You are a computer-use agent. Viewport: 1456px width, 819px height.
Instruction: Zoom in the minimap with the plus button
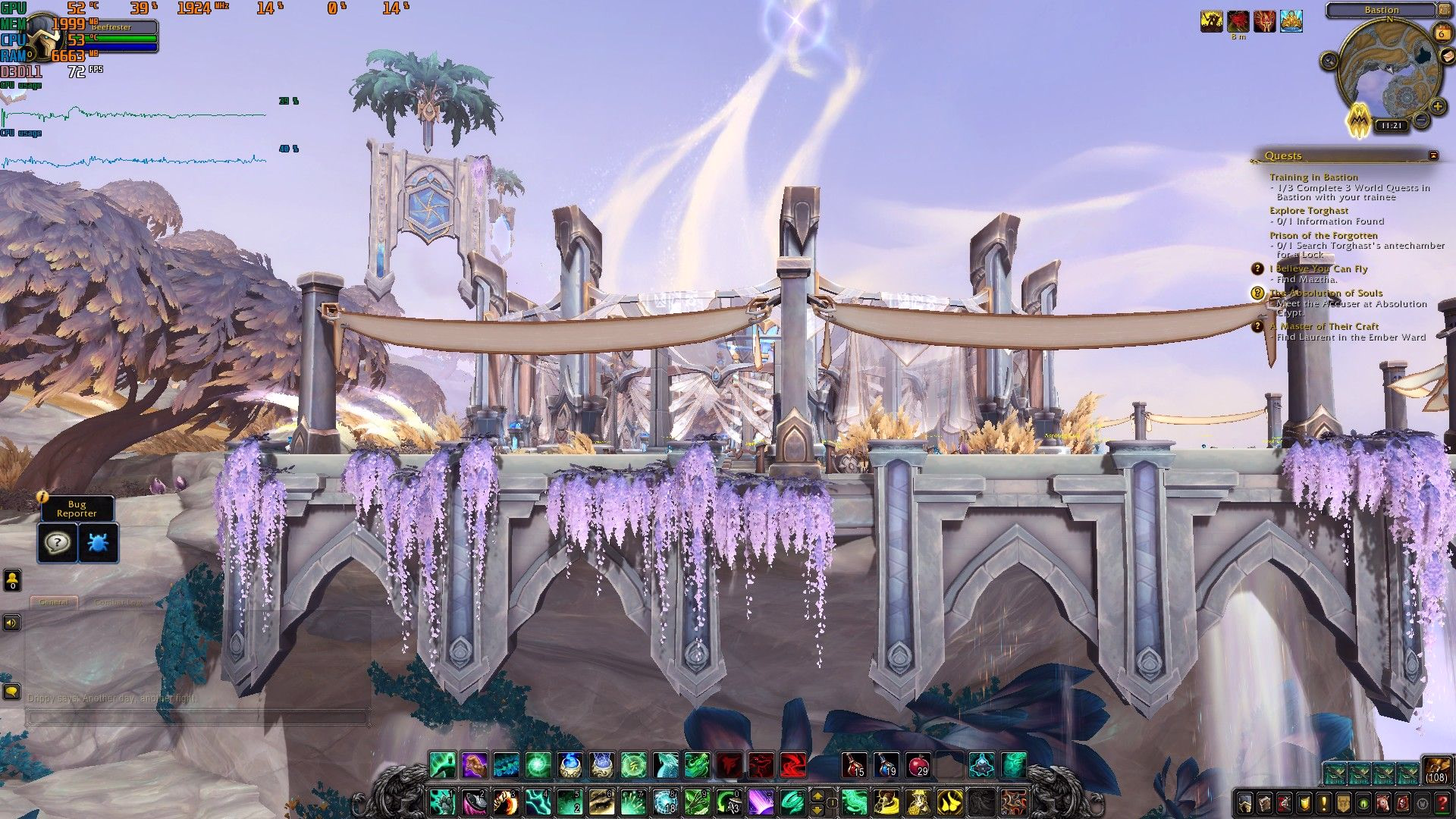(1436, 107)
